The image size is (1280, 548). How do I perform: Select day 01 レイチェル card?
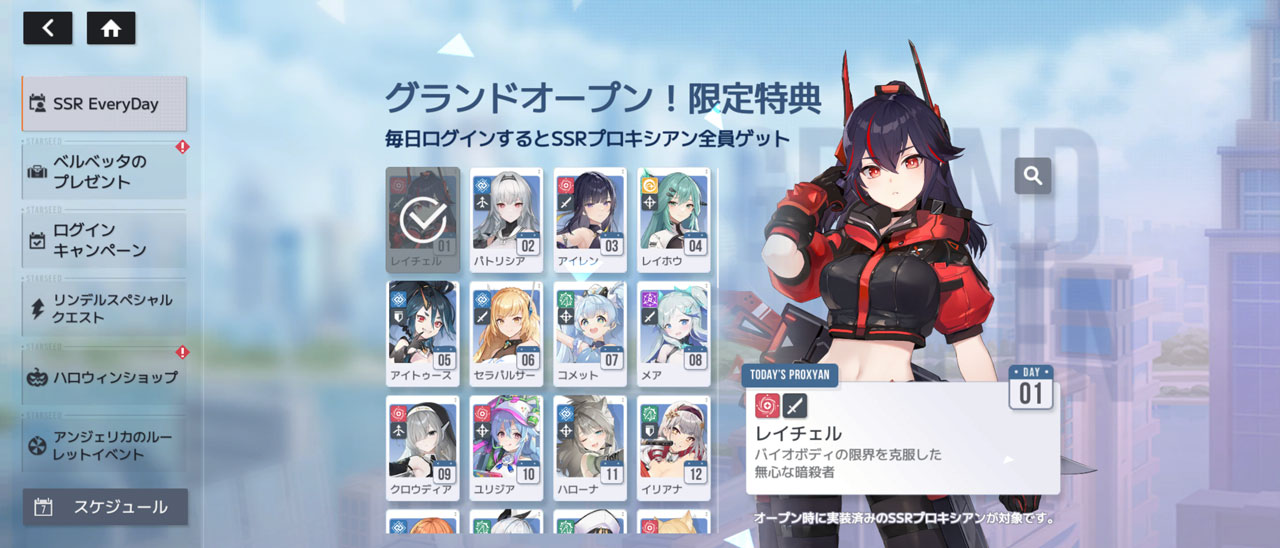[423, 220]
